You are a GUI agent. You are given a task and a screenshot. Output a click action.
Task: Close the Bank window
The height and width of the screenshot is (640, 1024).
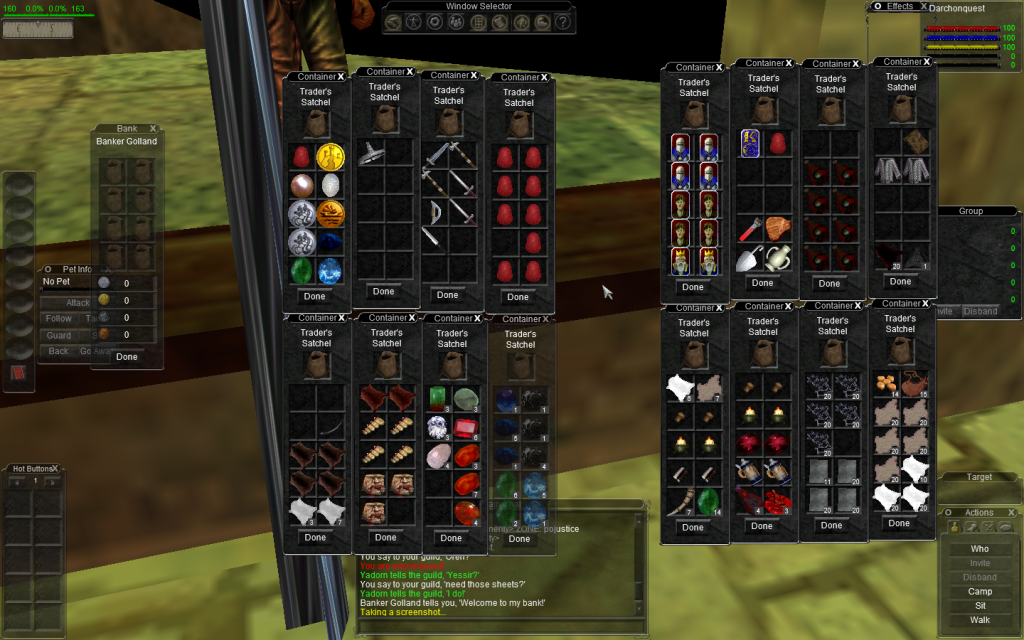[153, 128]
